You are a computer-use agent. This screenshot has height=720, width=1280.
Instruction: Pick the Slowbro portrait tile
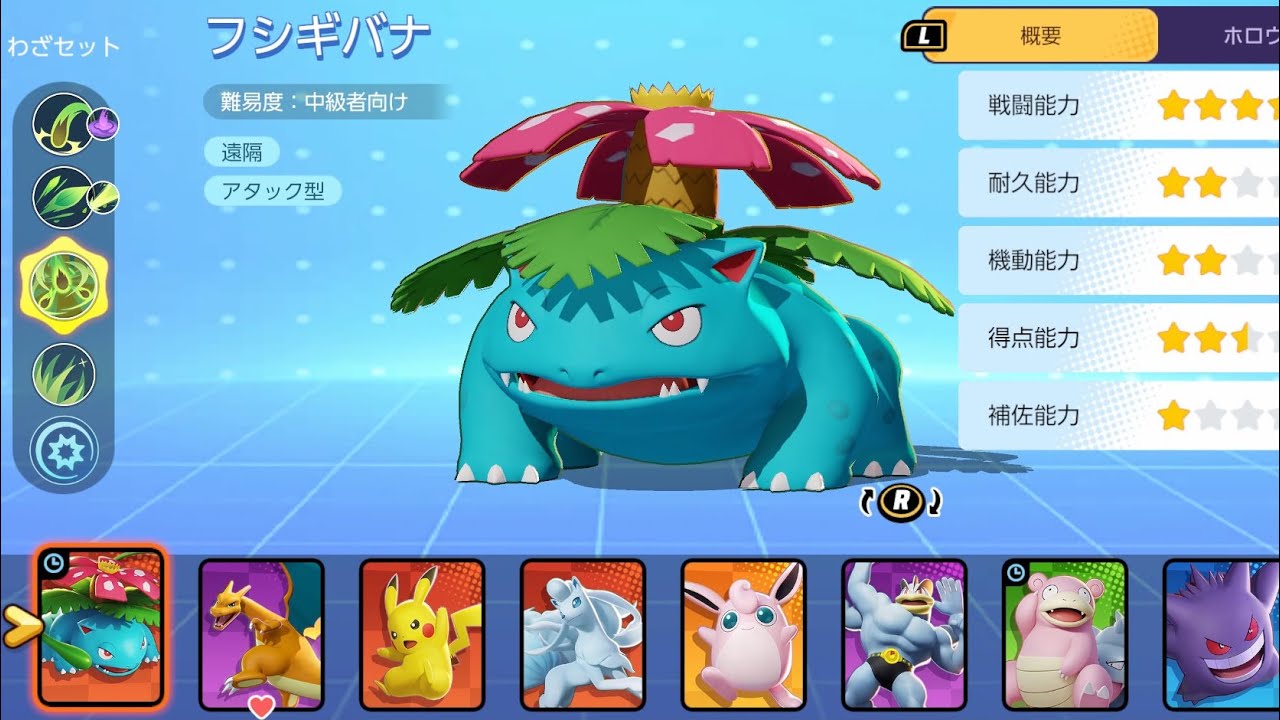(1065, 634)
